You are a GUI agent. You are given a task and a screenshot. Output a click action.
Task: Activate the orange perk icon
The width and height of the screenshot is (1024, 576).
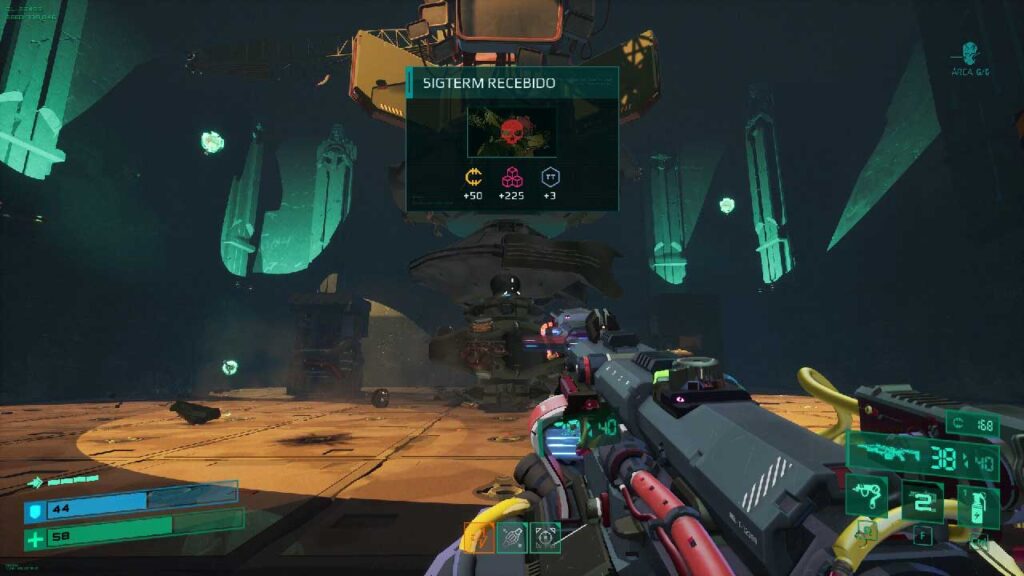coord(479,538)
